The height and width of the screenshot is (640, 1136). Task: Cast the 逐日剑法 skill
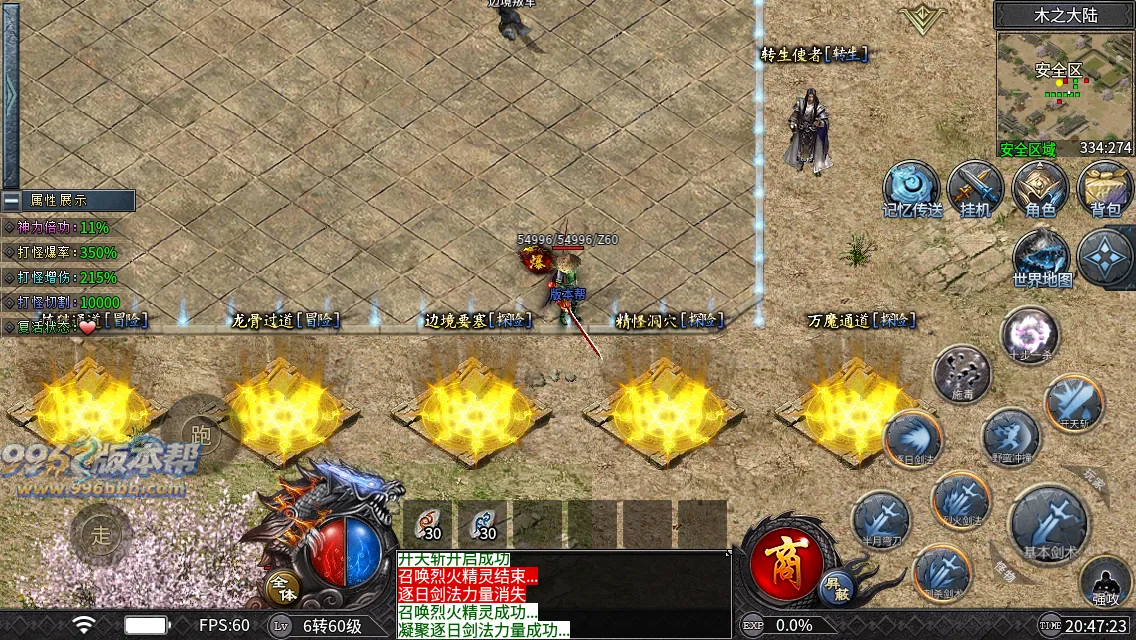tap(912, 438)
